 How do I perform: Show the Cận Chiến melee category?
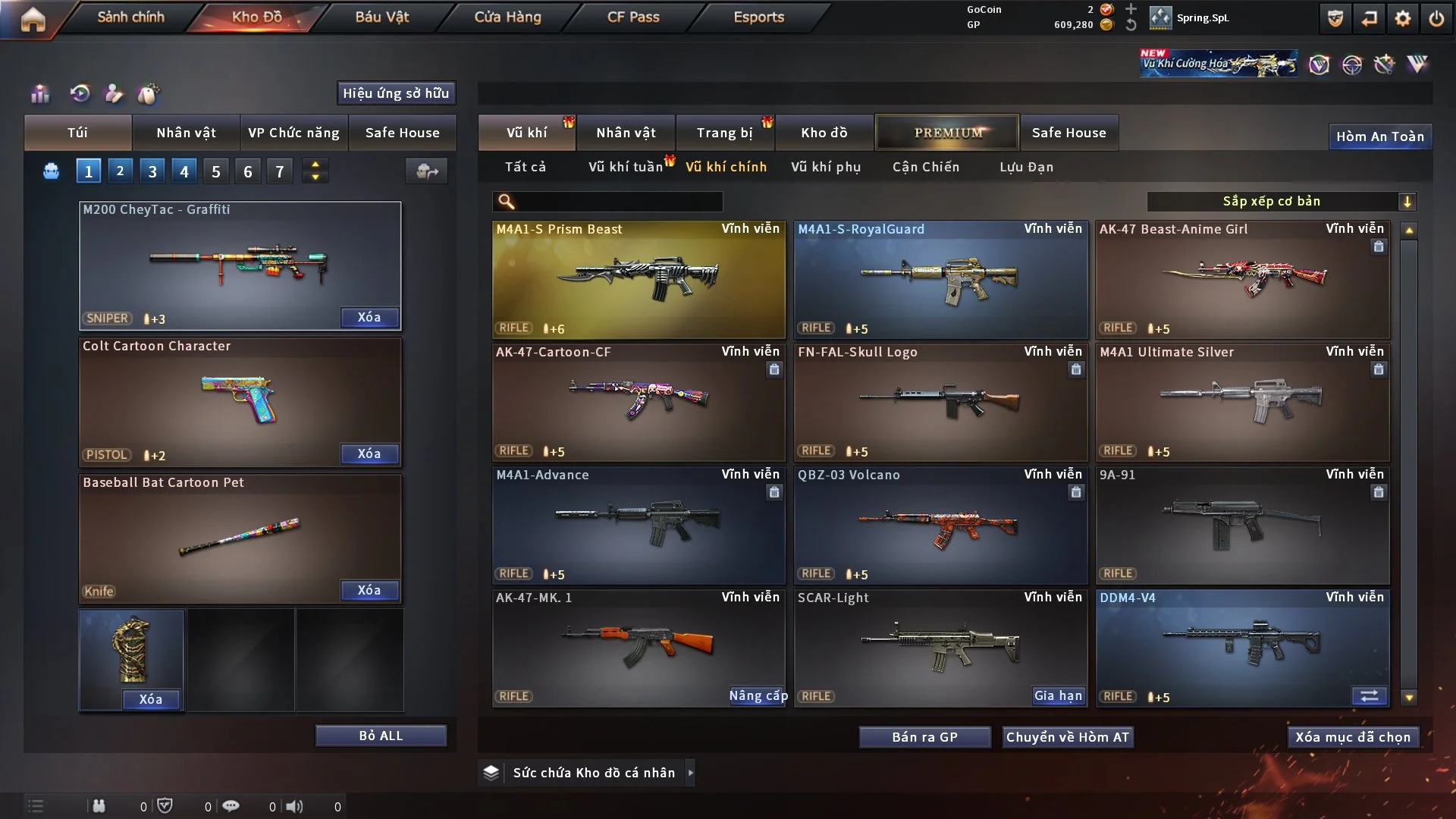pos(926,167)
